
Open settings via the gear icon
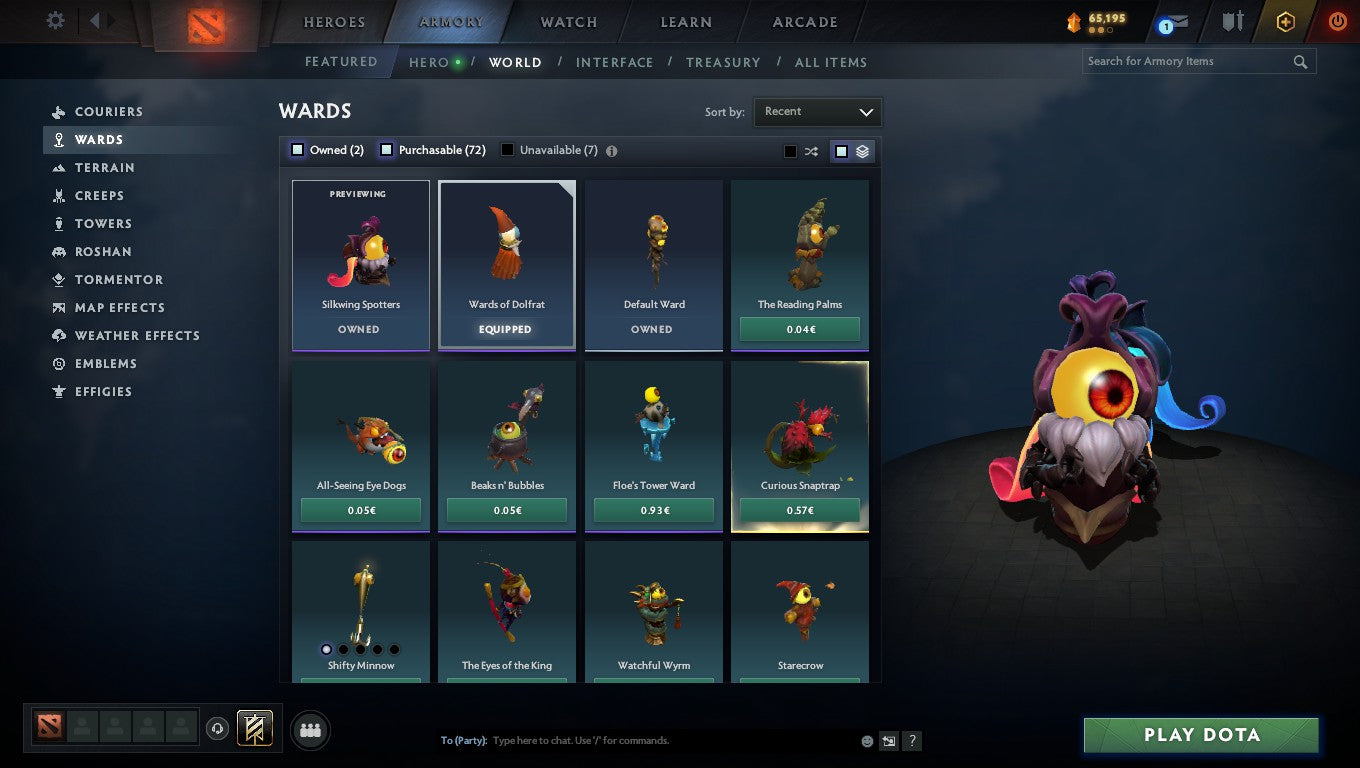[x=55, y=20]
